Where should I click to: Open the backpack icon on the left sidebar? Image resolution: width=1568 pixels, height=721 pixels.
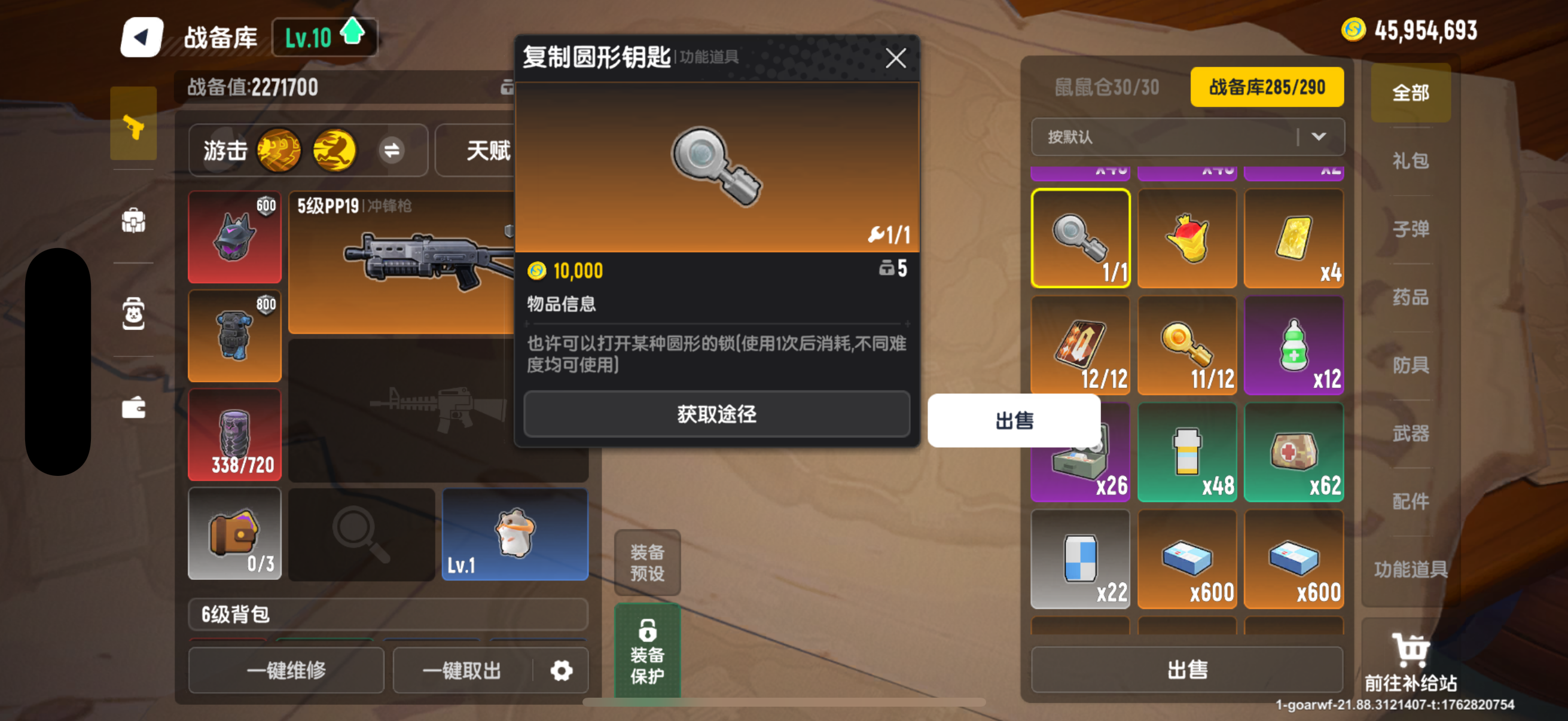pos(133,221)
